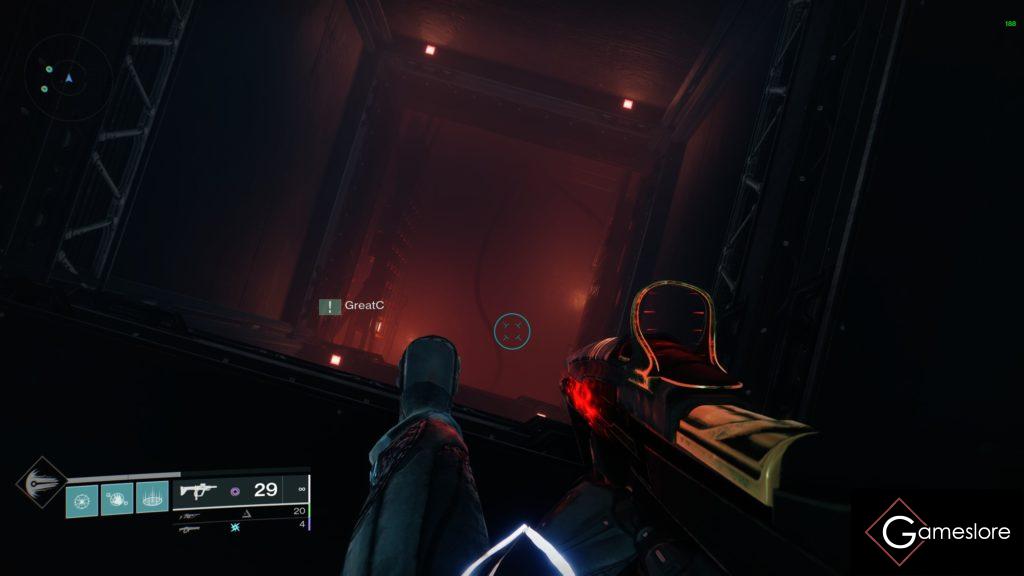Click the Gameslore watermark logo

(938, 532)
